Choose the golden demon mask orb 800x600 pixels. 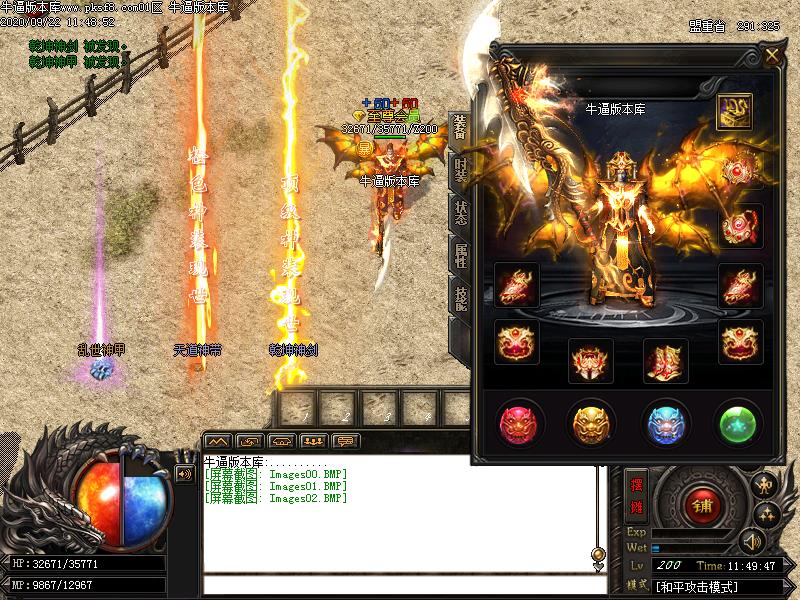tap(591, 423)
